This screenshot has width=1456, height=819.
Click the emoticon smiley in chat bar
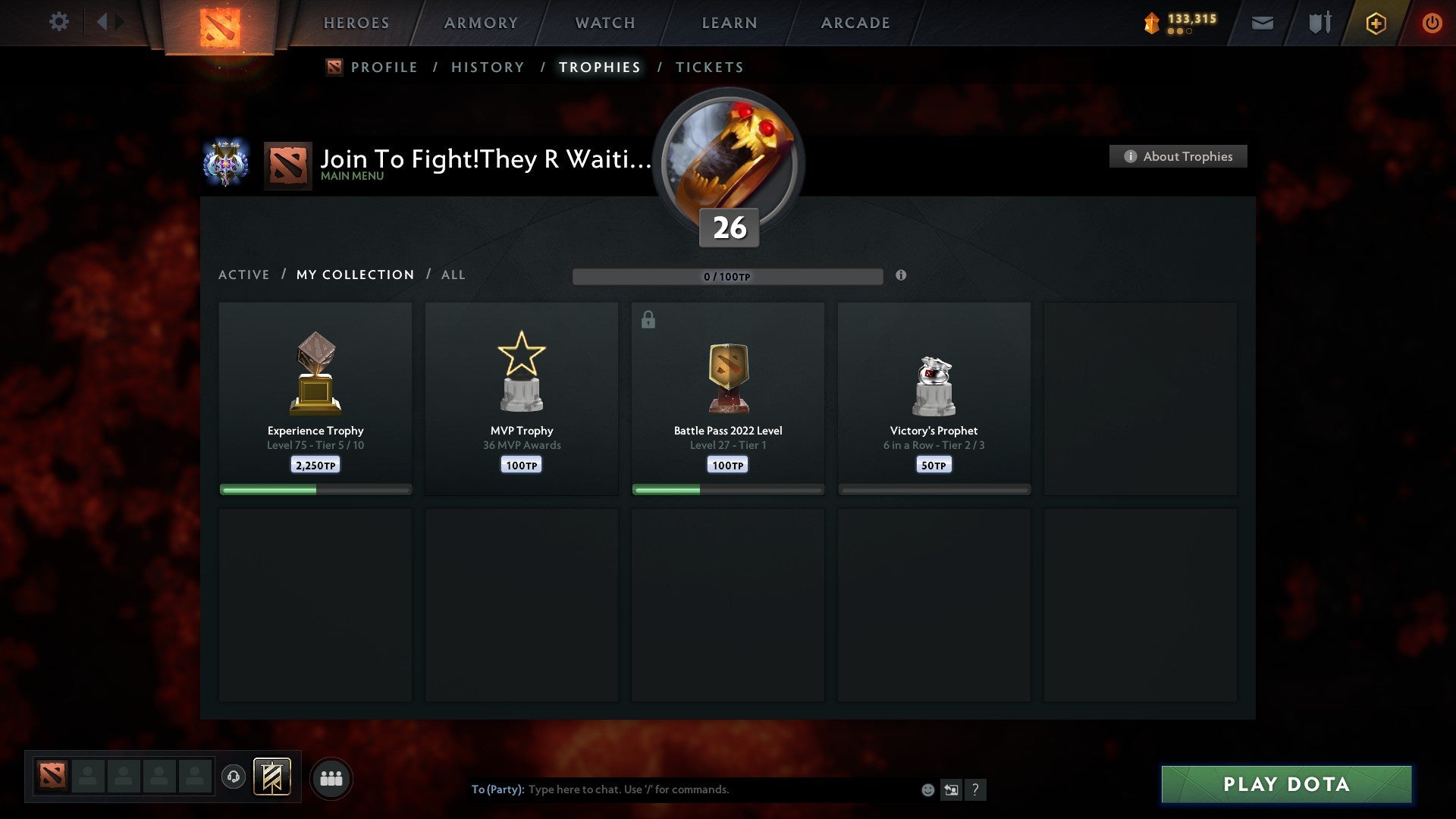pos(927,789)
